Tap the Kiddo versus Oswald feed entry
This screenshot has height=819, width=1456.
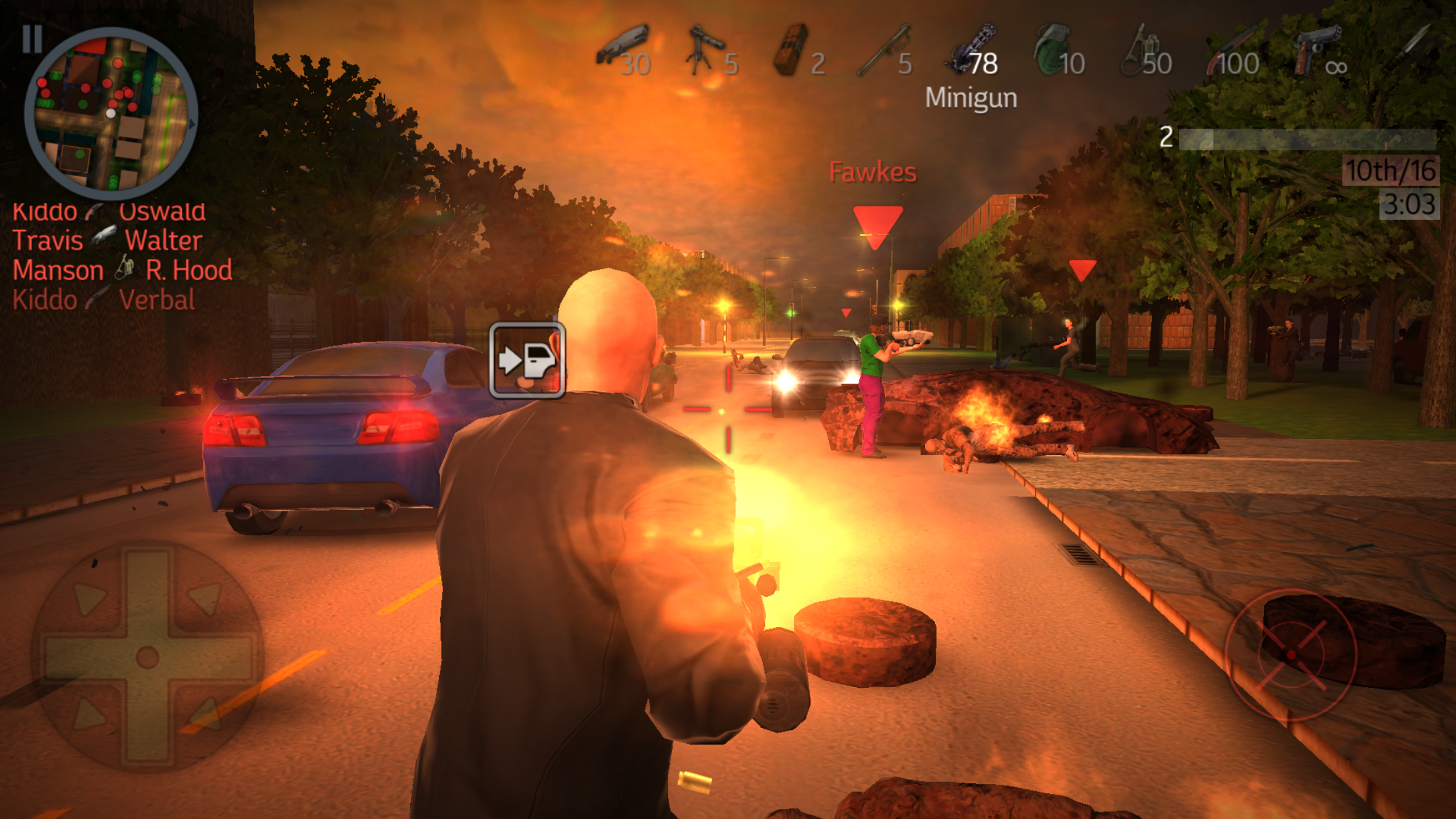(x=109, y=211)
